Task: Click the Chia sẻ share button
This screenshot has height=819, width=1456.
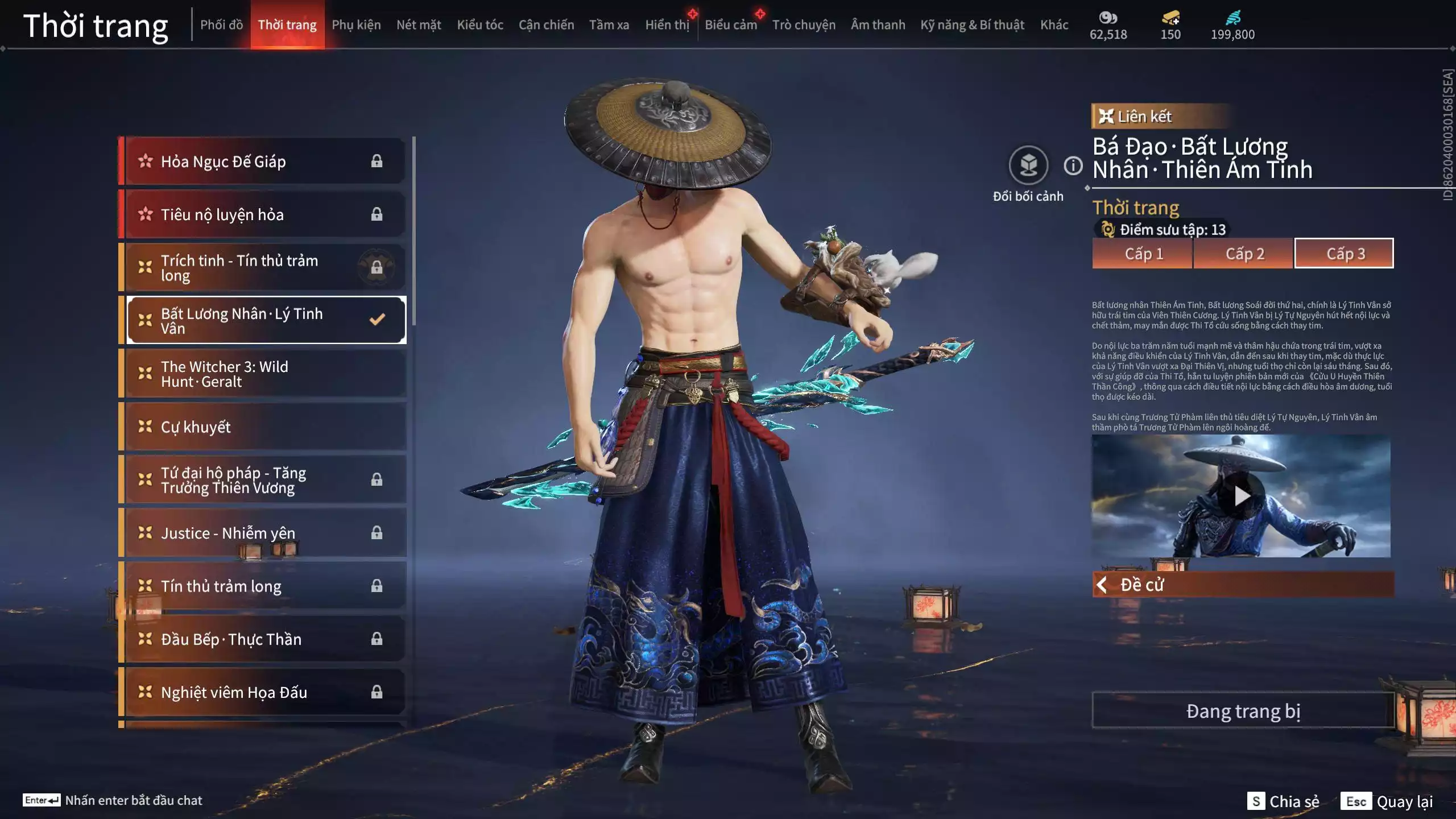Action: point(1283,801)
